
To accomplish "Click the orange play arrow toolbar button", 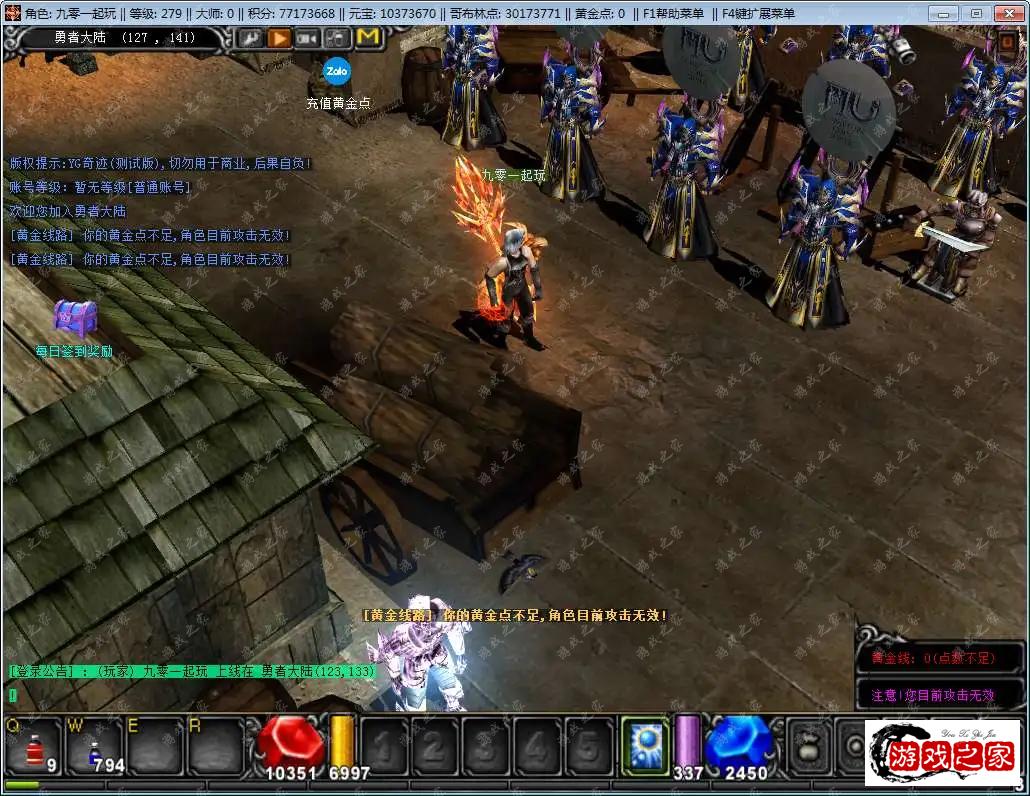I will coord(279,38).
